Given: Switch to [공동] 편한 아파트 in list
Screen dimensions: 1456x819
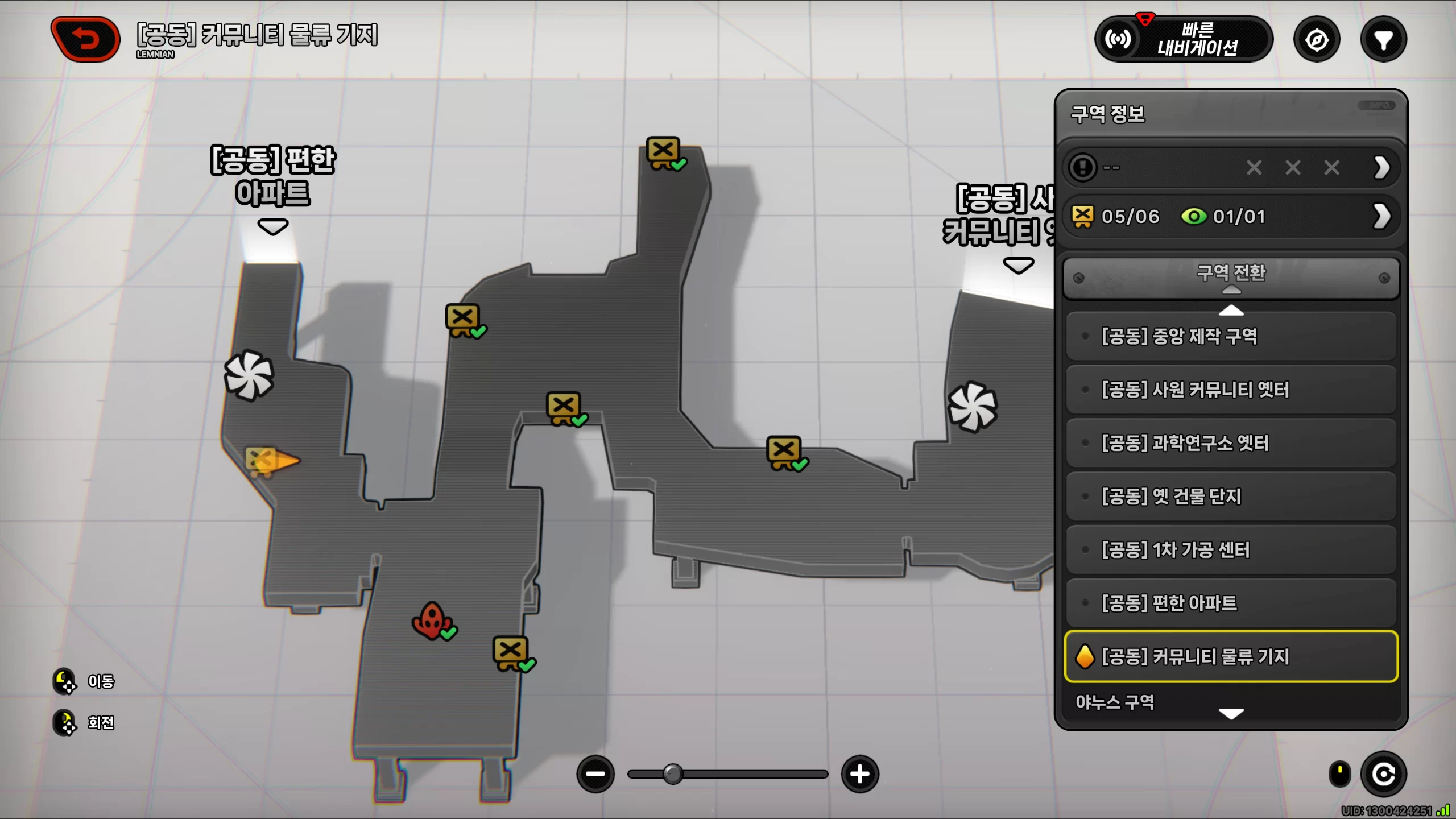Looking at the screenshot, I should click(x=1231, y=603).
